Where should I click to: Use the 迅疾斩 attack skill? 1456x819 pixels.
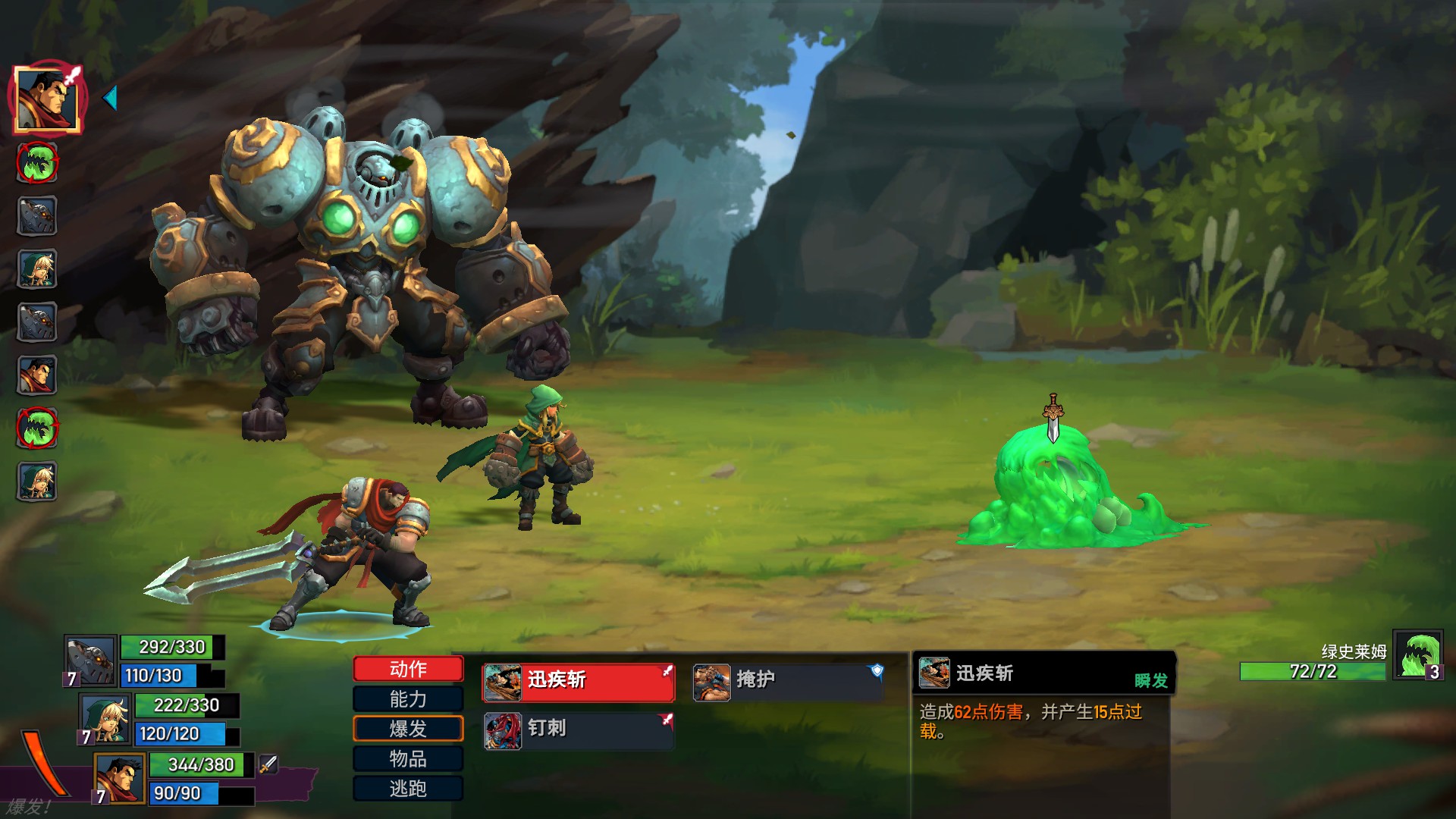tap(579, 680)
